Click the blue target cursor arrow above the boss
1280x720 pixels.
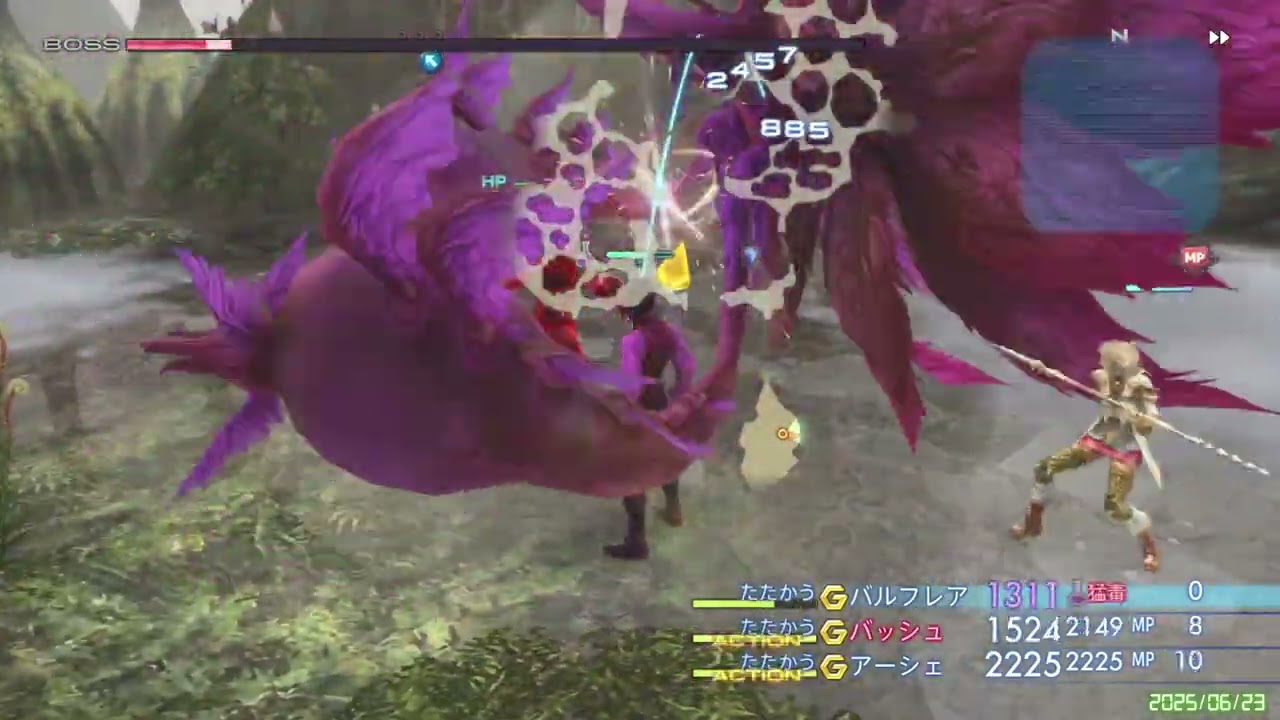[x=430, y=62]
